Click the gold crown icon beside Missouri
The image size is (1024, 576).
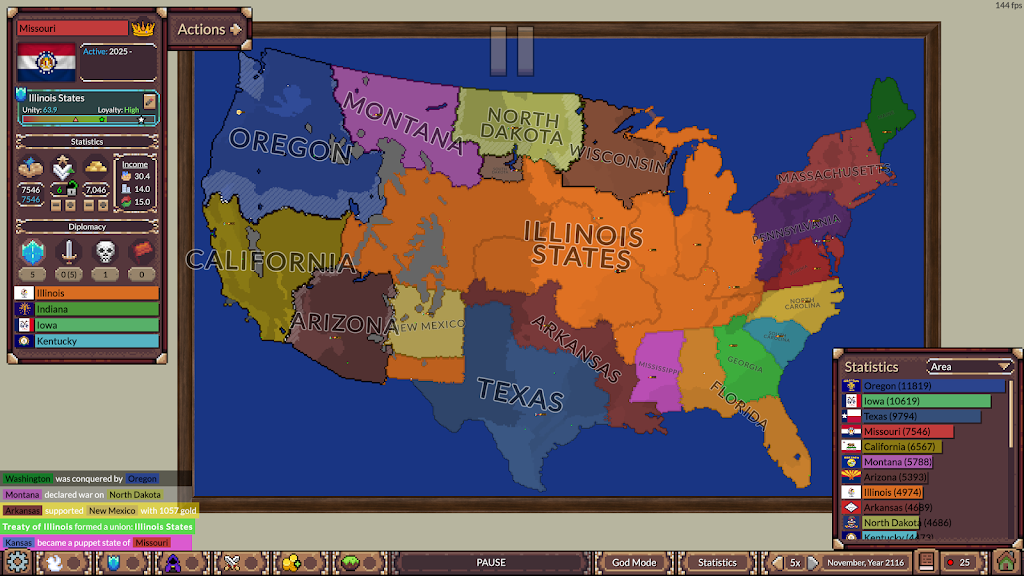pos(143,28)
